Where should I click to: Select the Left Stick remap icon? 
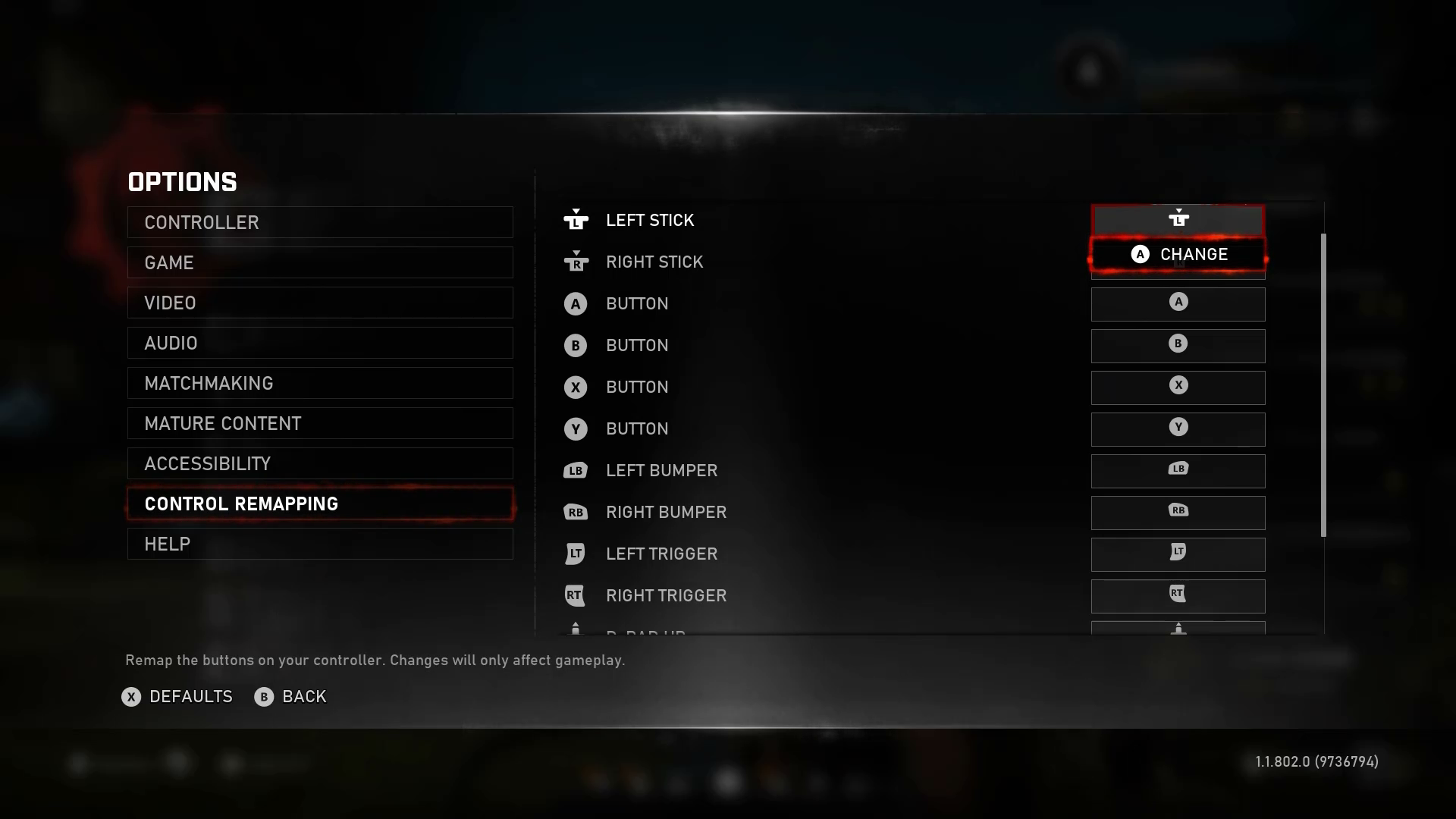tap(1178, 220)
